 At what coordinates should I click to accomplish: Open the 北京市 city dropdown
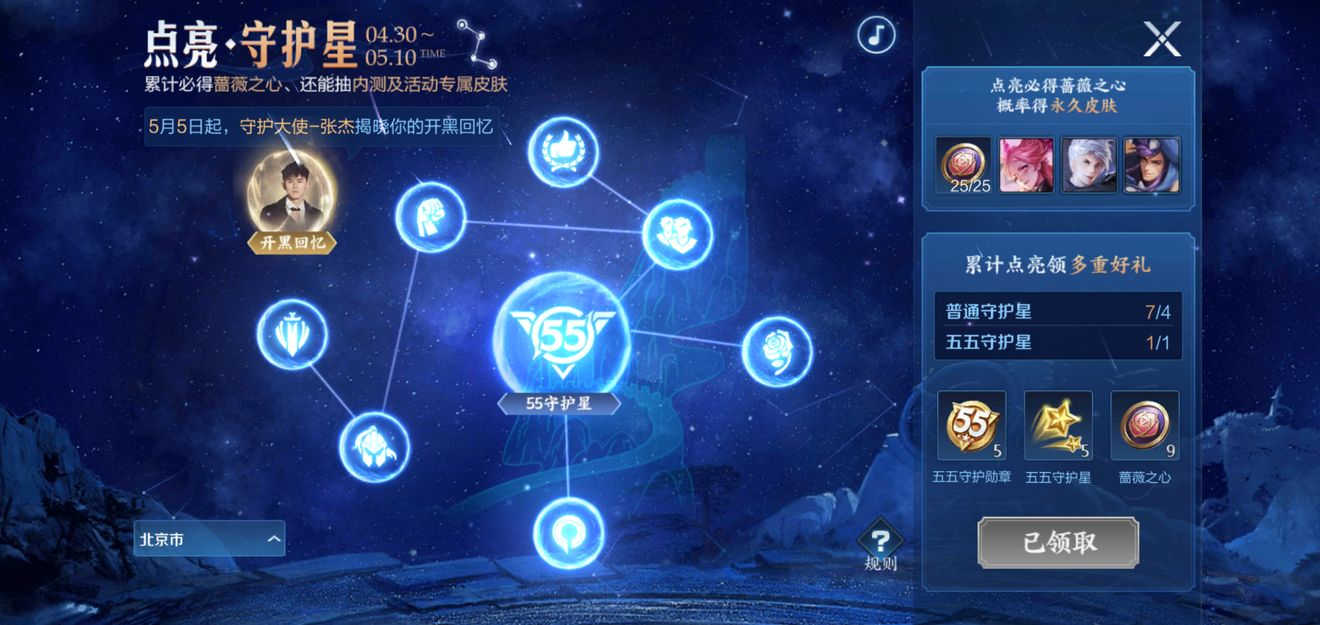click(209, 539)
